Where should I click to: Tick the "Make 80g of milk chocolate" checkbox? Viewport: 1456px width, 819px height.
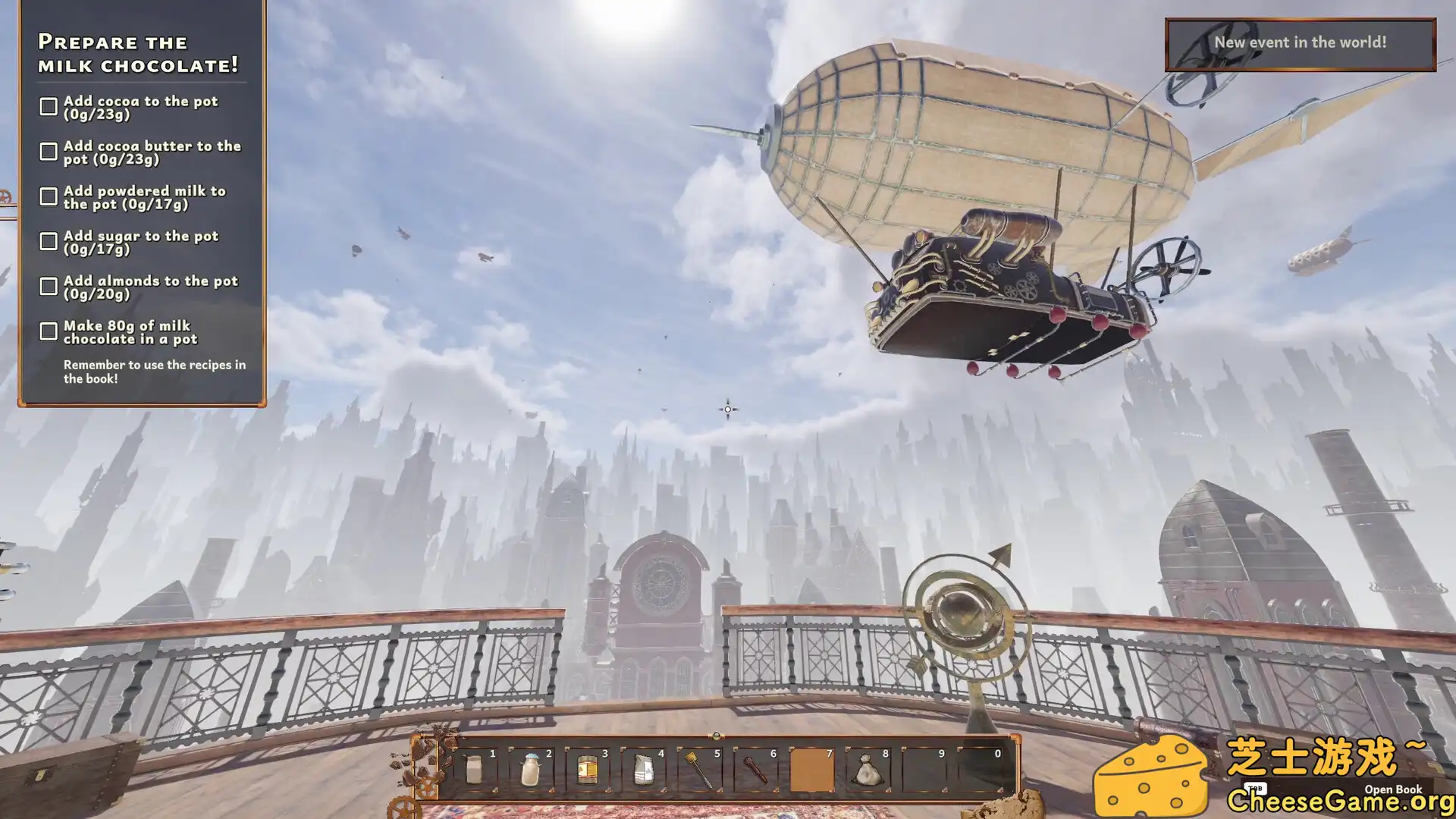[49, 331]
